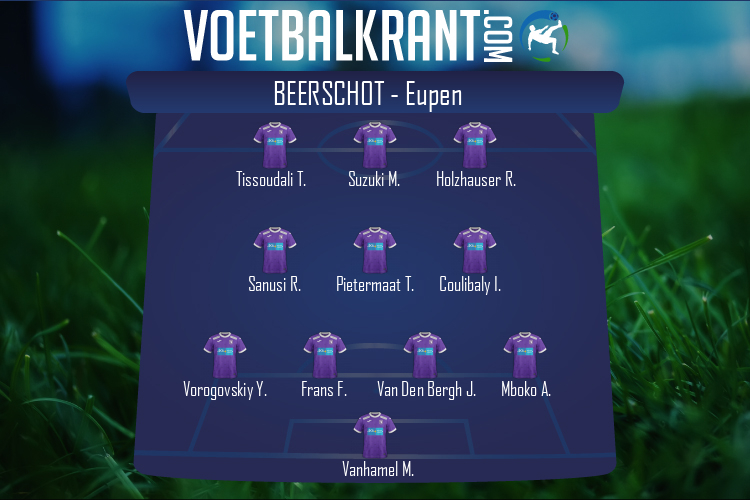
Task: Choose Coulibaly I. in midfield
Action: pyautogui.click(x=475, y=251)
